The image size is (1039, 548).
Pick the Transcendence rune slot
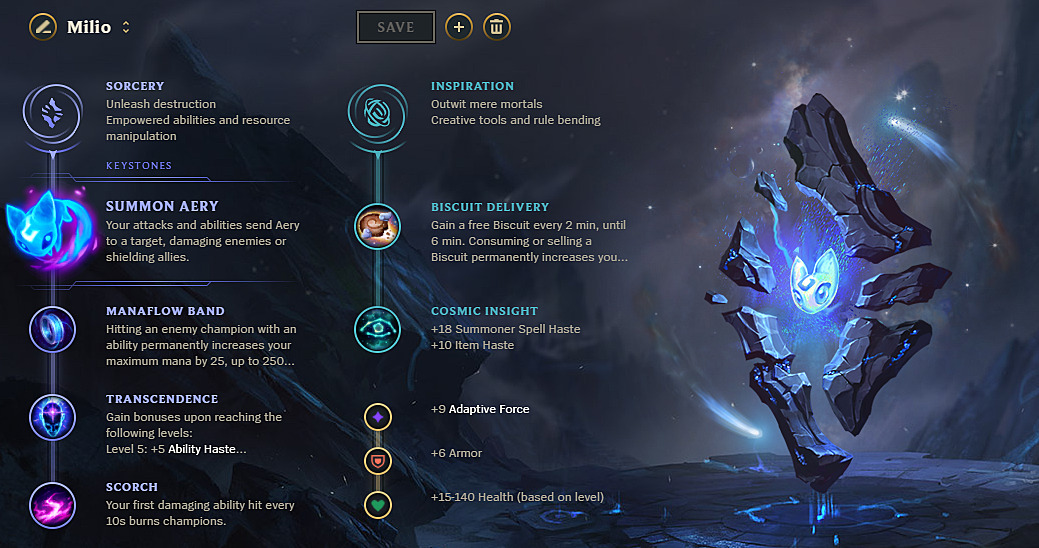(x=51, y=417)
